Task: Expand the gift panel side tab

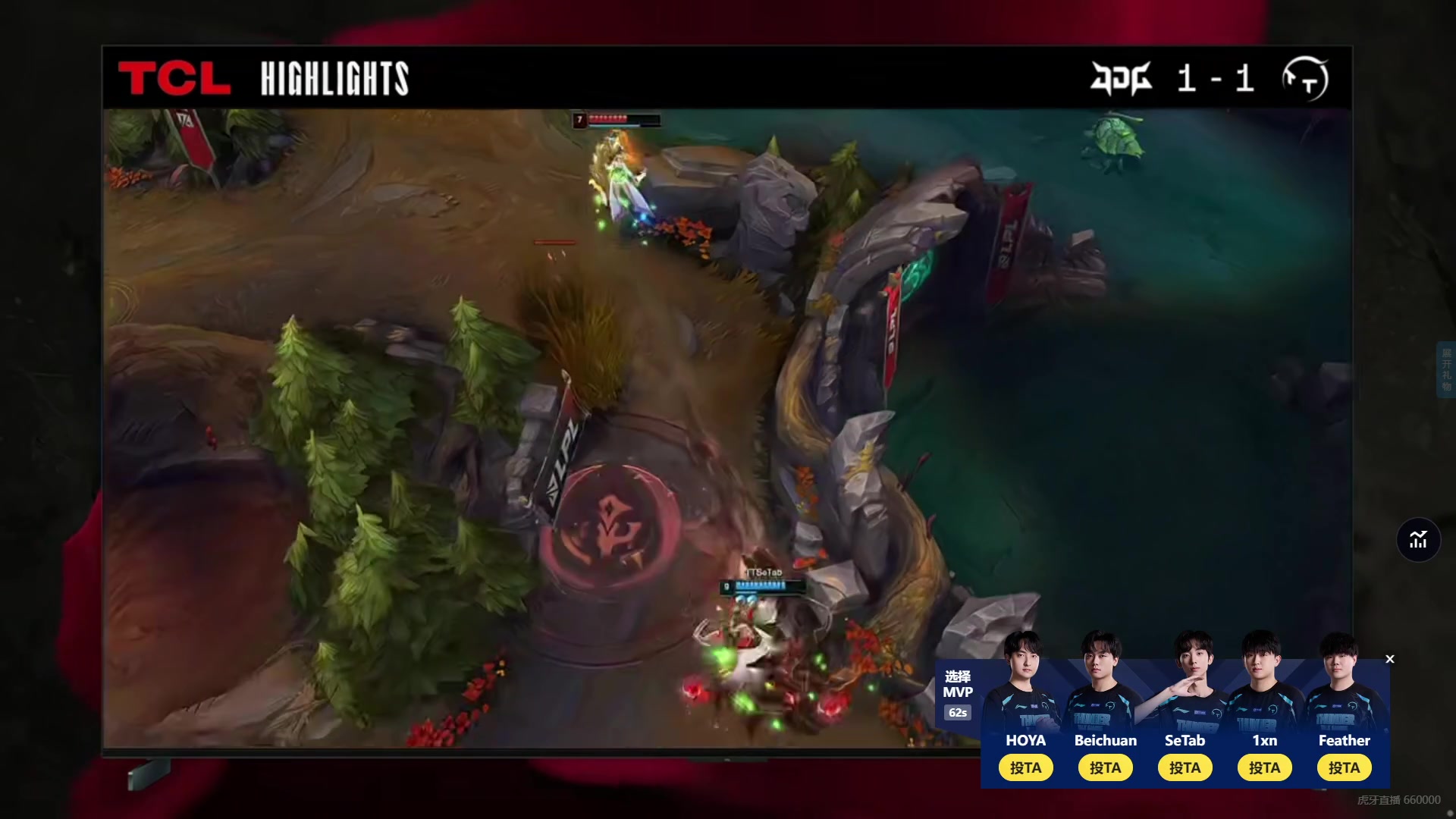Action: (x=1446, y=369)
